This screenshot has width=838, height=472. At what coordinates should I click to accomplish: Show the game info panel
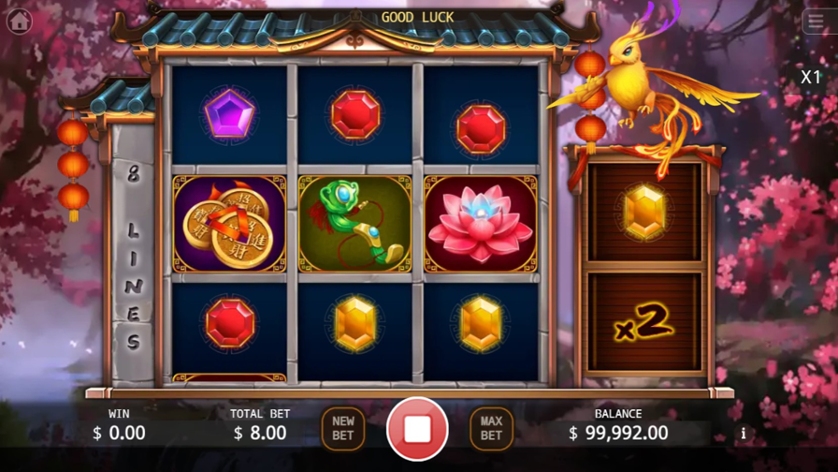[x=742, y=433]
